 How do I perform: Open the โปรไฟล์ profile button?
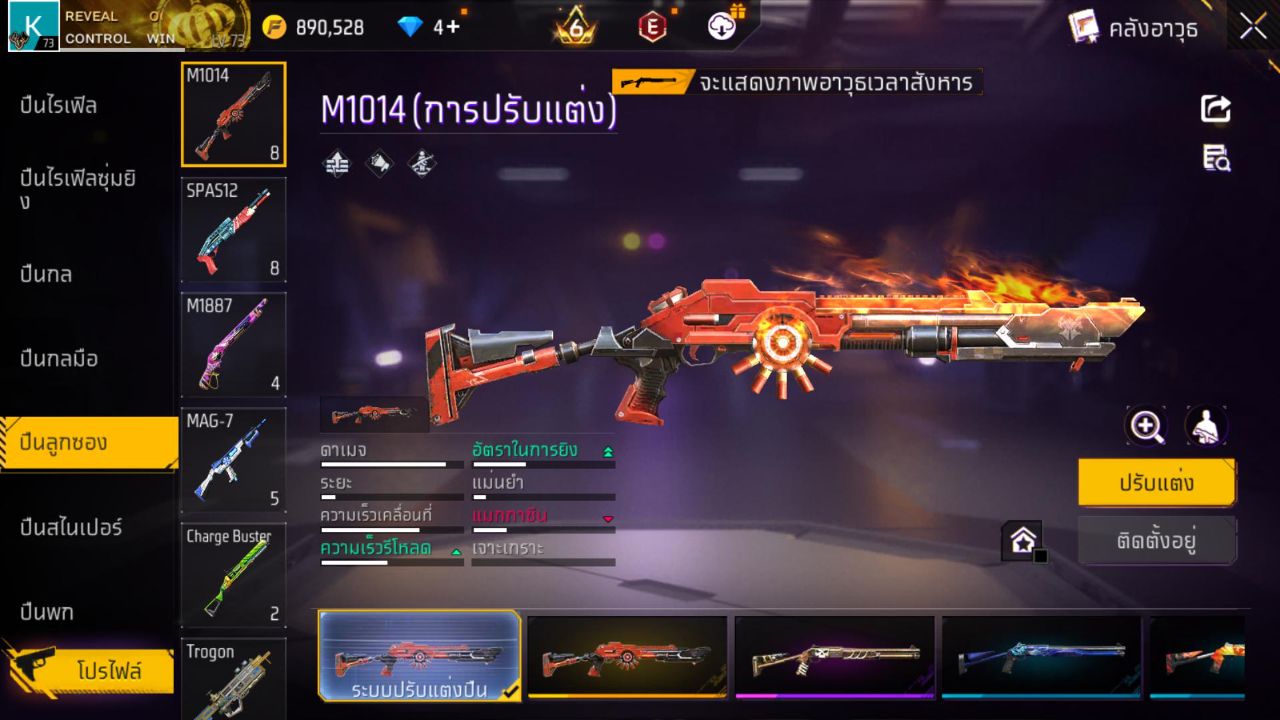(88, 670)
